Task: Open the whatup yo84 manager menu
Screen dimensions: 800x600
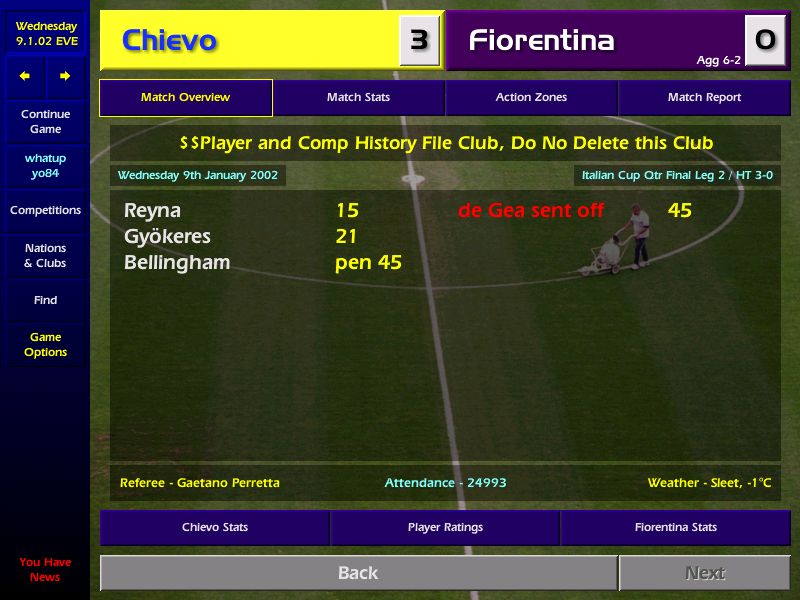Action: (x=45, y=166)
